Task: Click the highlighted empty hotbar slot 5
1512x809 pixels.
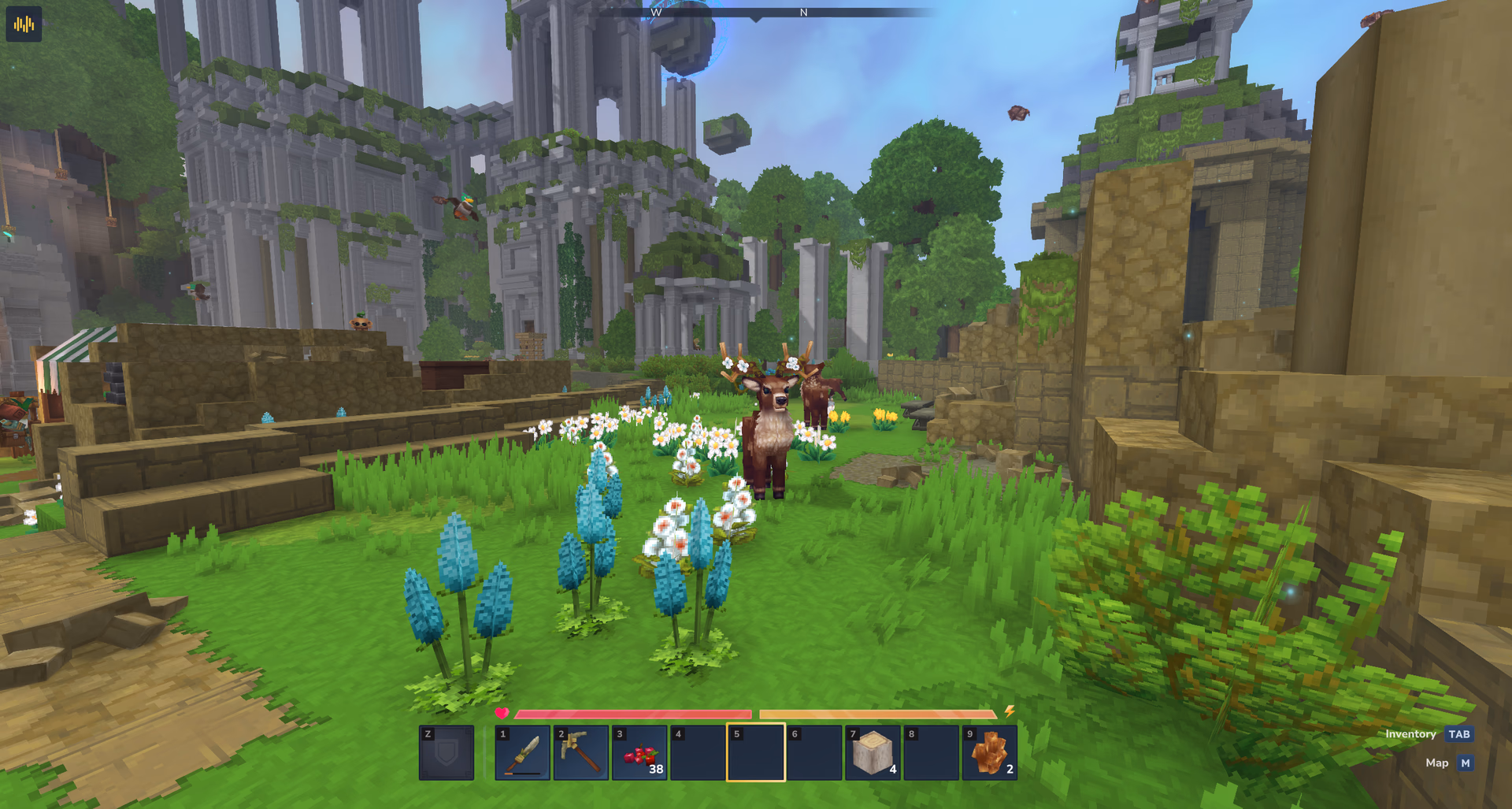Action: (x=756, y=753)
